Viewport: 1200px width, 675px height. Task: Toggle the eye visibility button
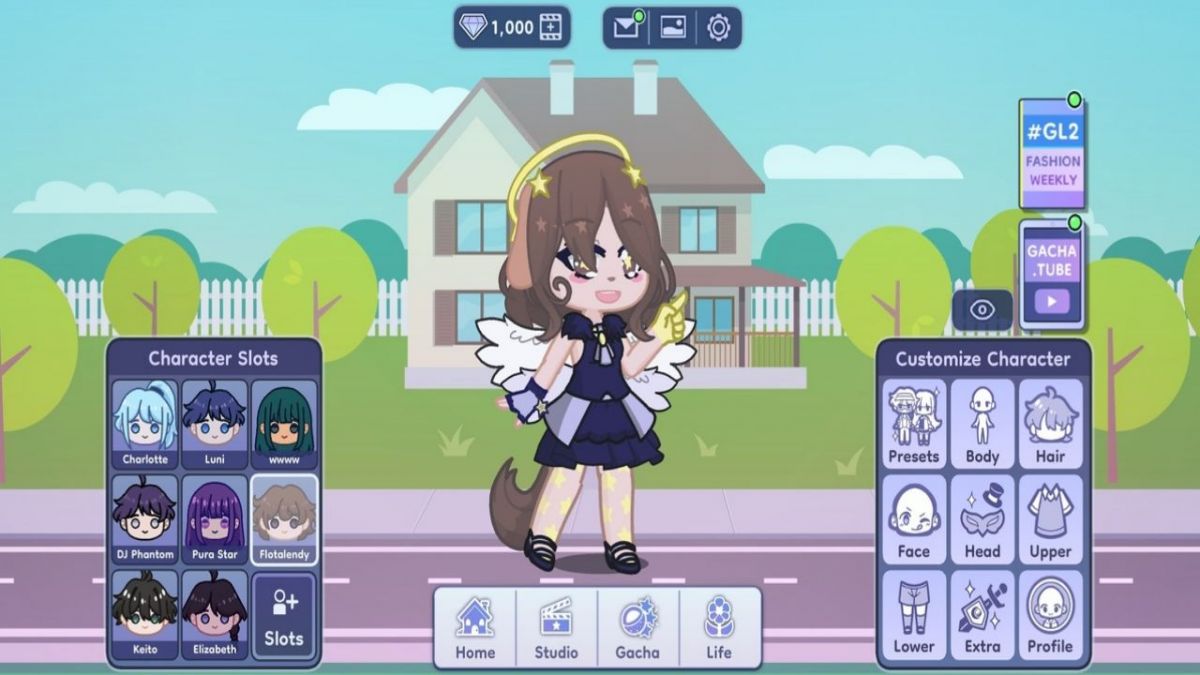pyautogui.click(x=982, y=310)
